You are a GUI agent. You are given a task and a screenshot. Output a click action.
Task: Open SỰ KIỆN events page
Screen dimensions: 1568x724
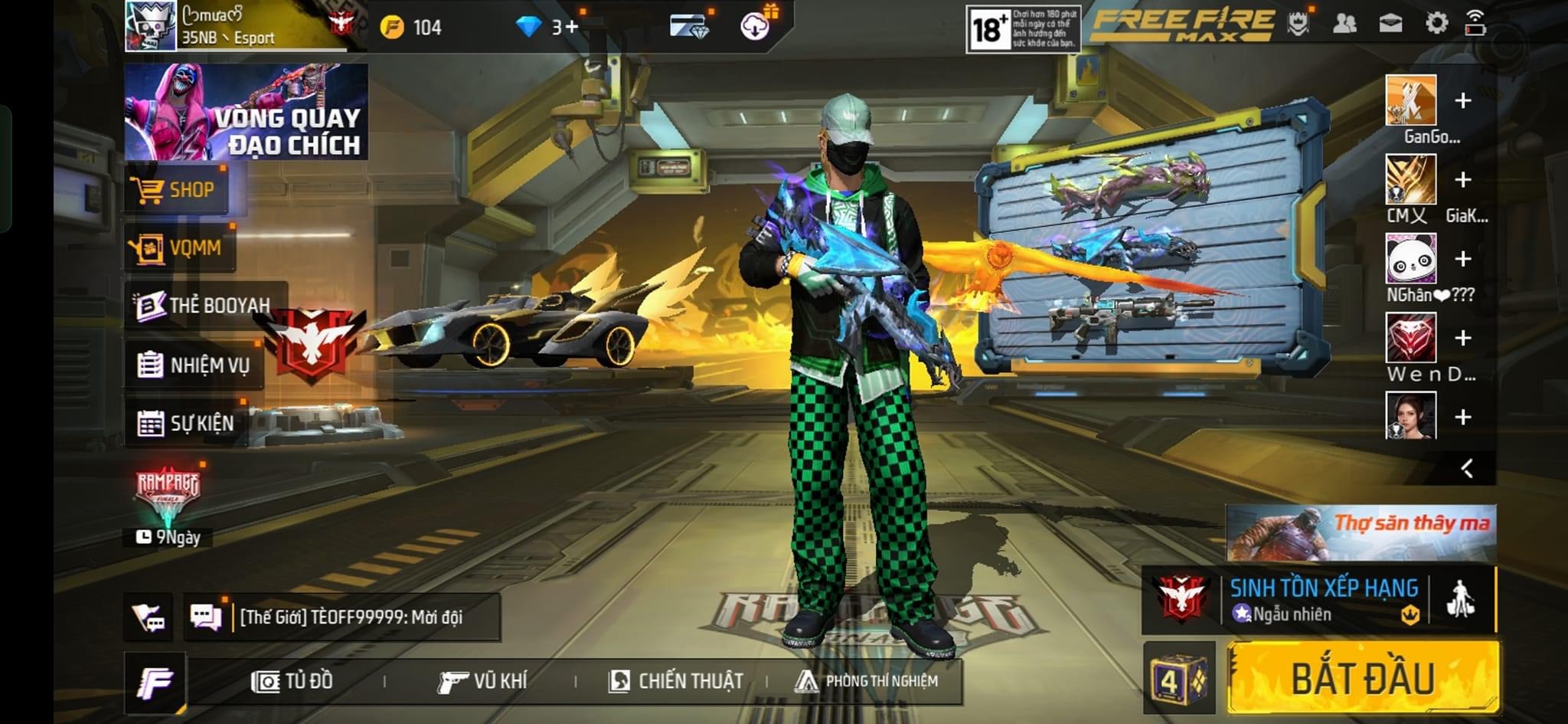(x=186, y=422)
